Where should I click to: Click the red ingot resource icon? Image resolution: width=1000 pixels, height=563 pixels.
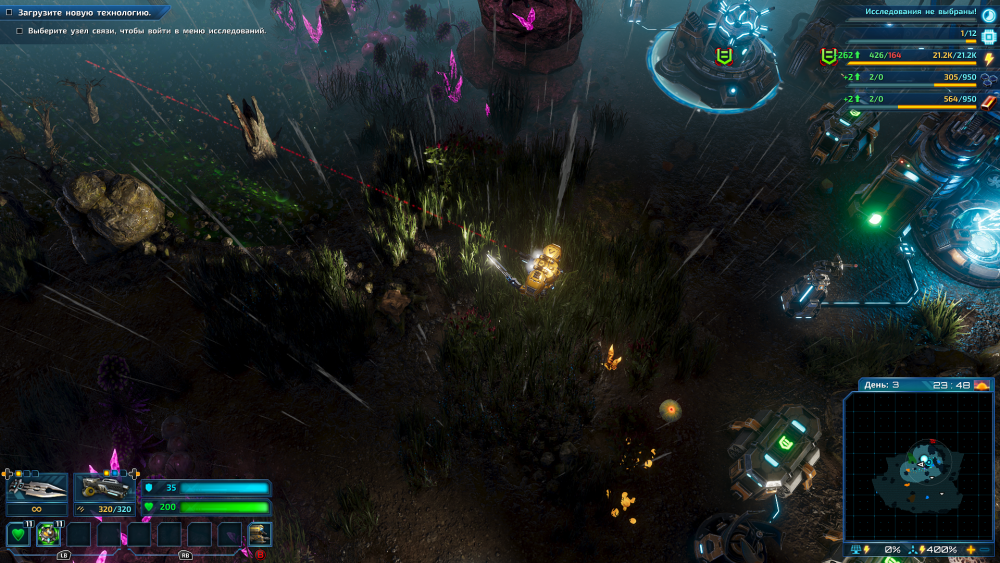pos(989,101)
